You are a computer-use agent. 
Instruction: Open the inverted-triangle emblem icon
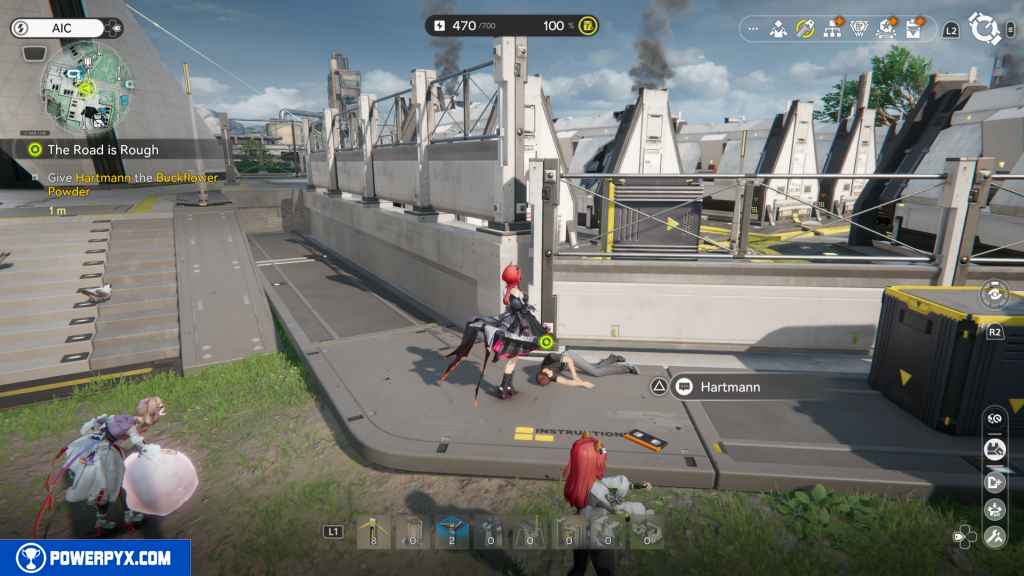coord(860,29)
